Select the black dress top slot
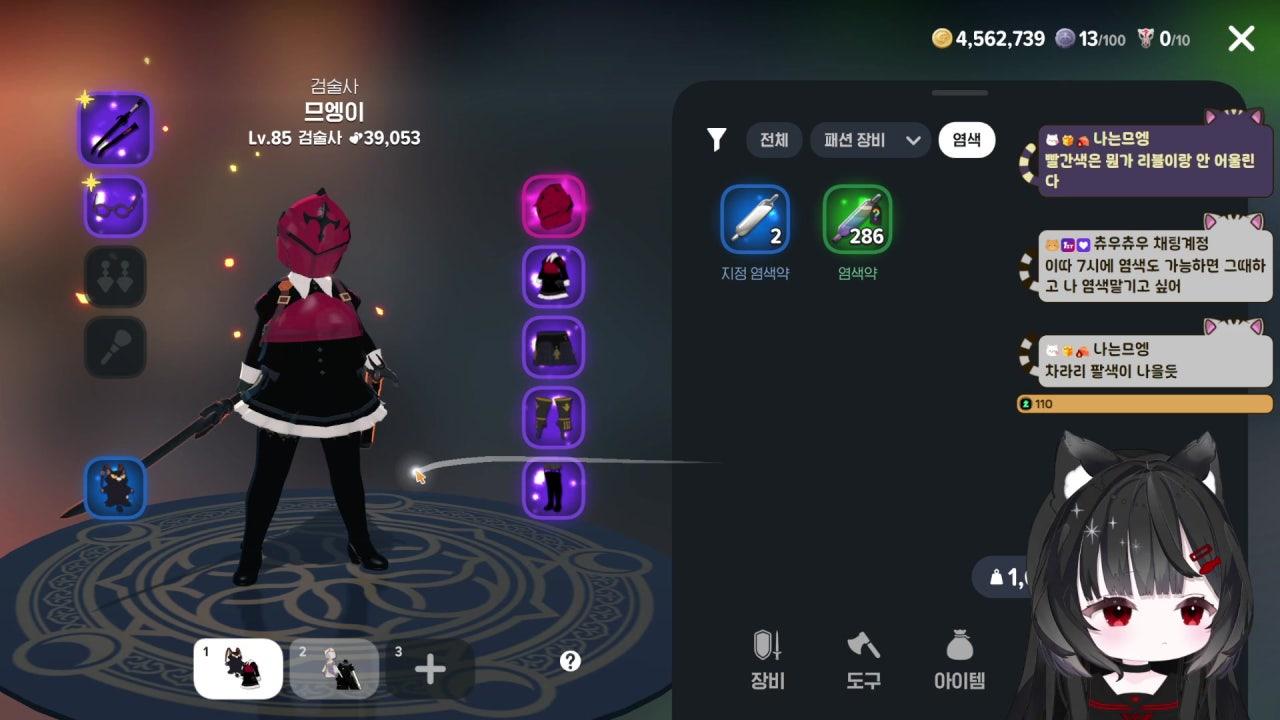 pos(553,277)
